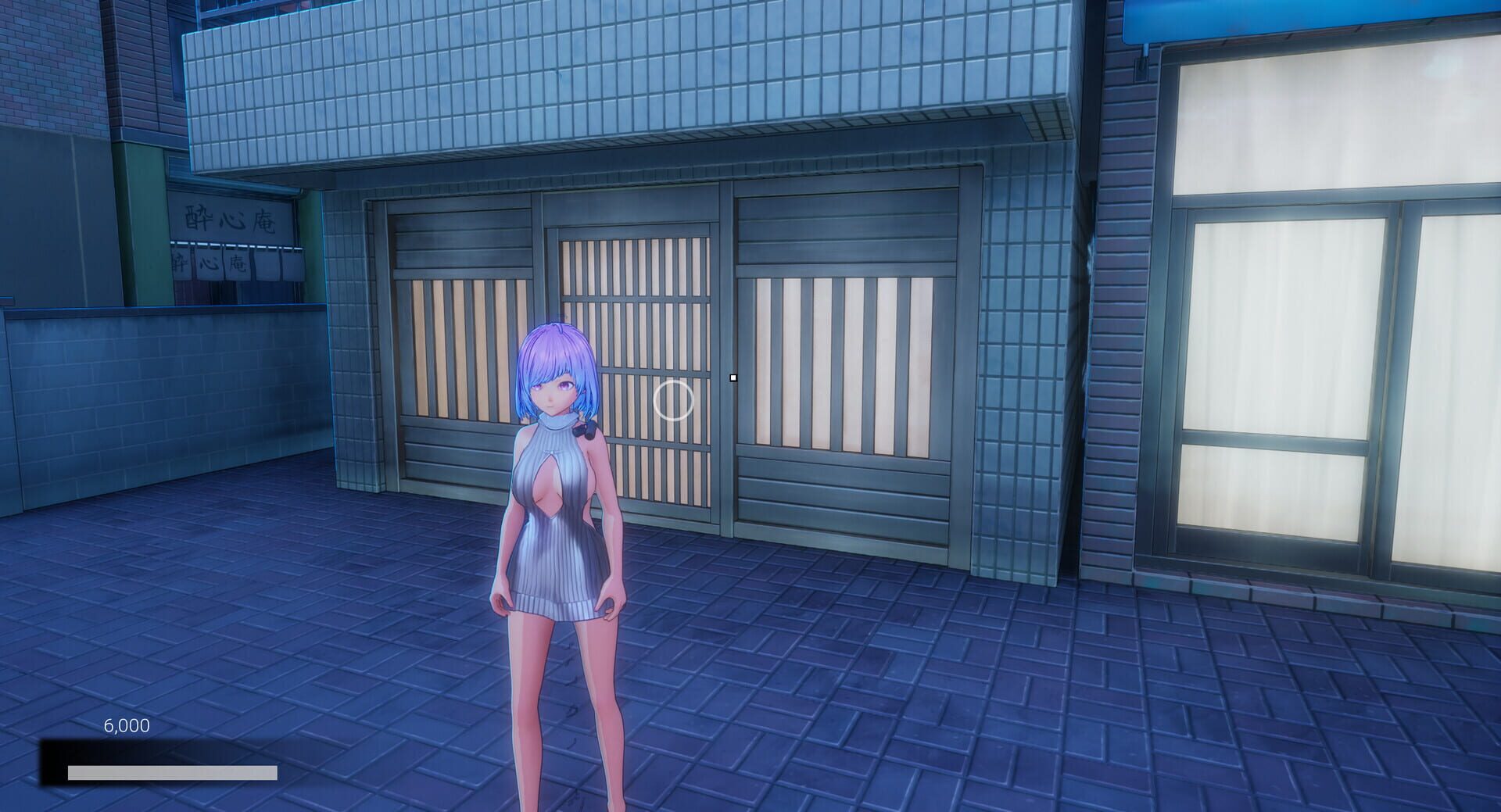1501x812 pixels.
Task: Click the 醉心庵 sign on the left building
Action: tap(229, 220)
